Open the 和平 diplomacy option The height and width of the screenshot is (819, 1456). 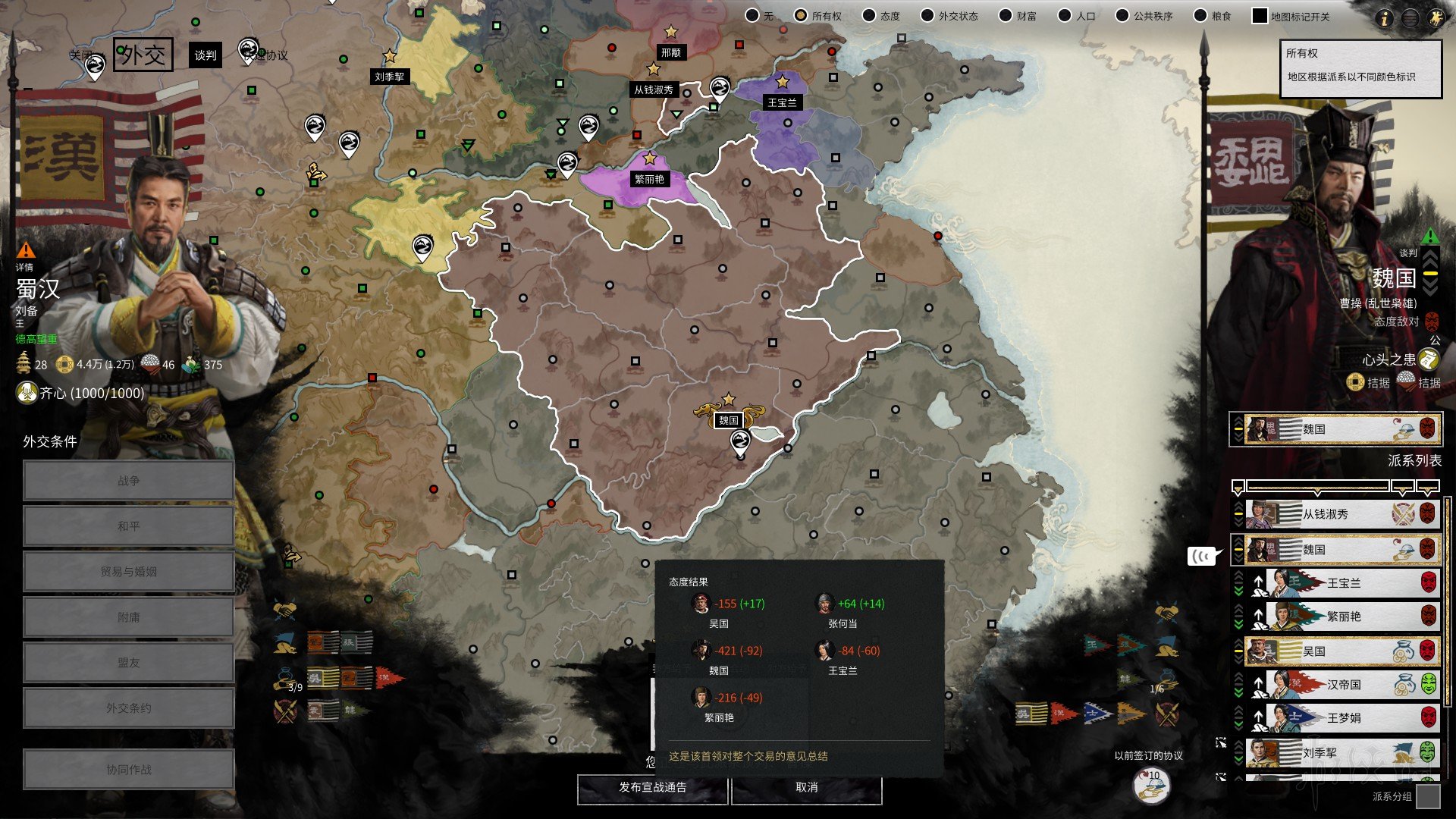click(x=128, y=526)
